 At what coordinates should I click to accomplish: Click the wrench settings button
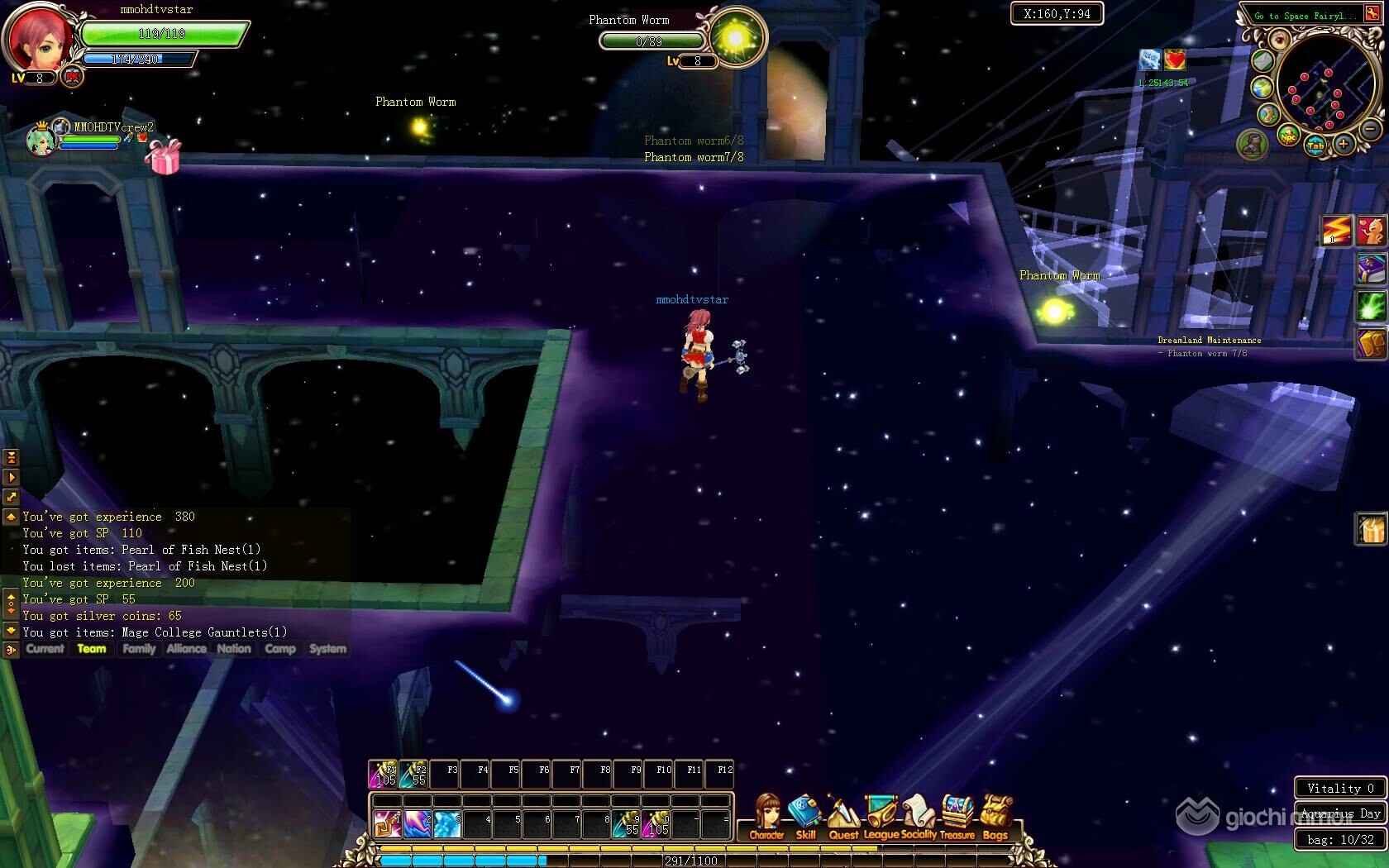pos(1268,114)
